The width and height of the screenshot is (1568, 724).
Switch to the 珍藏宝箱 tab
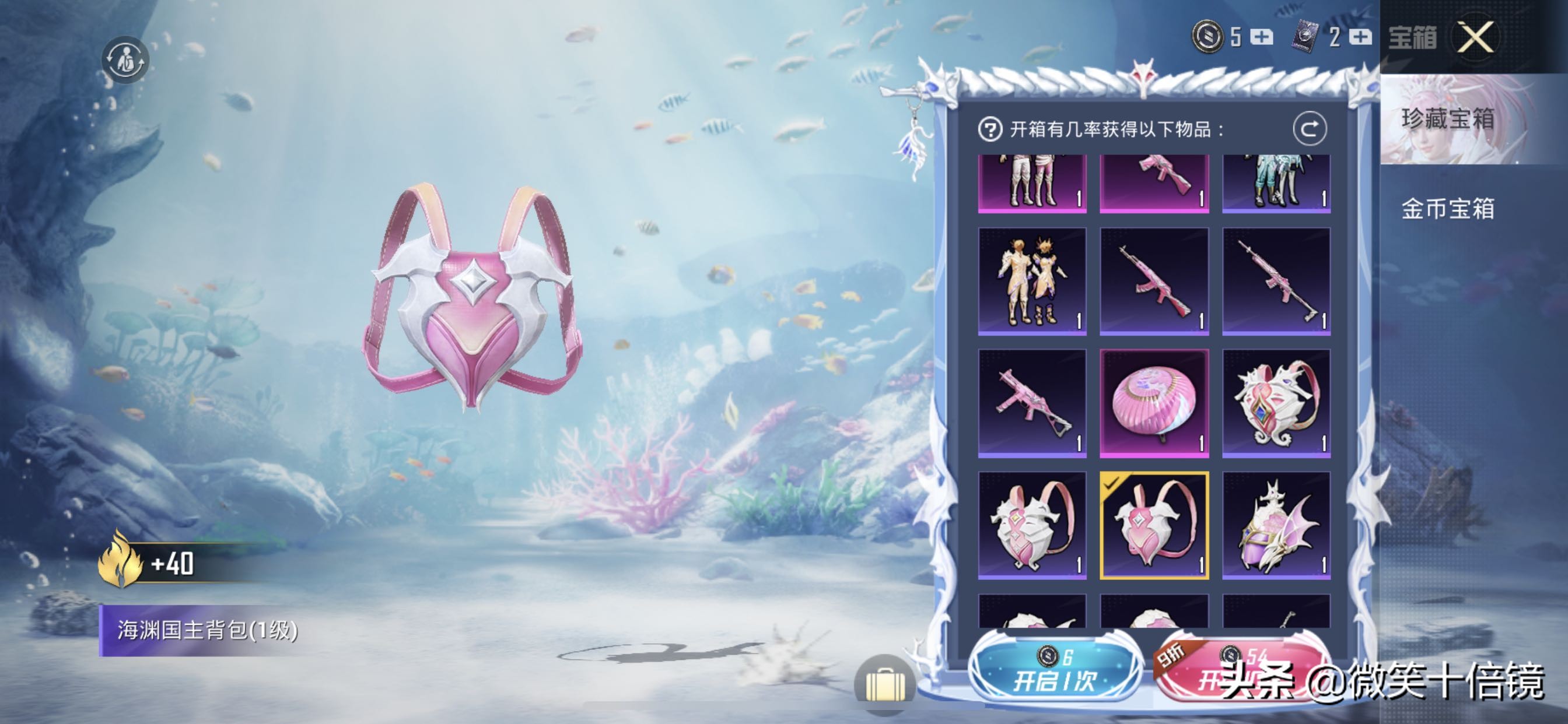coord(1448,120)
